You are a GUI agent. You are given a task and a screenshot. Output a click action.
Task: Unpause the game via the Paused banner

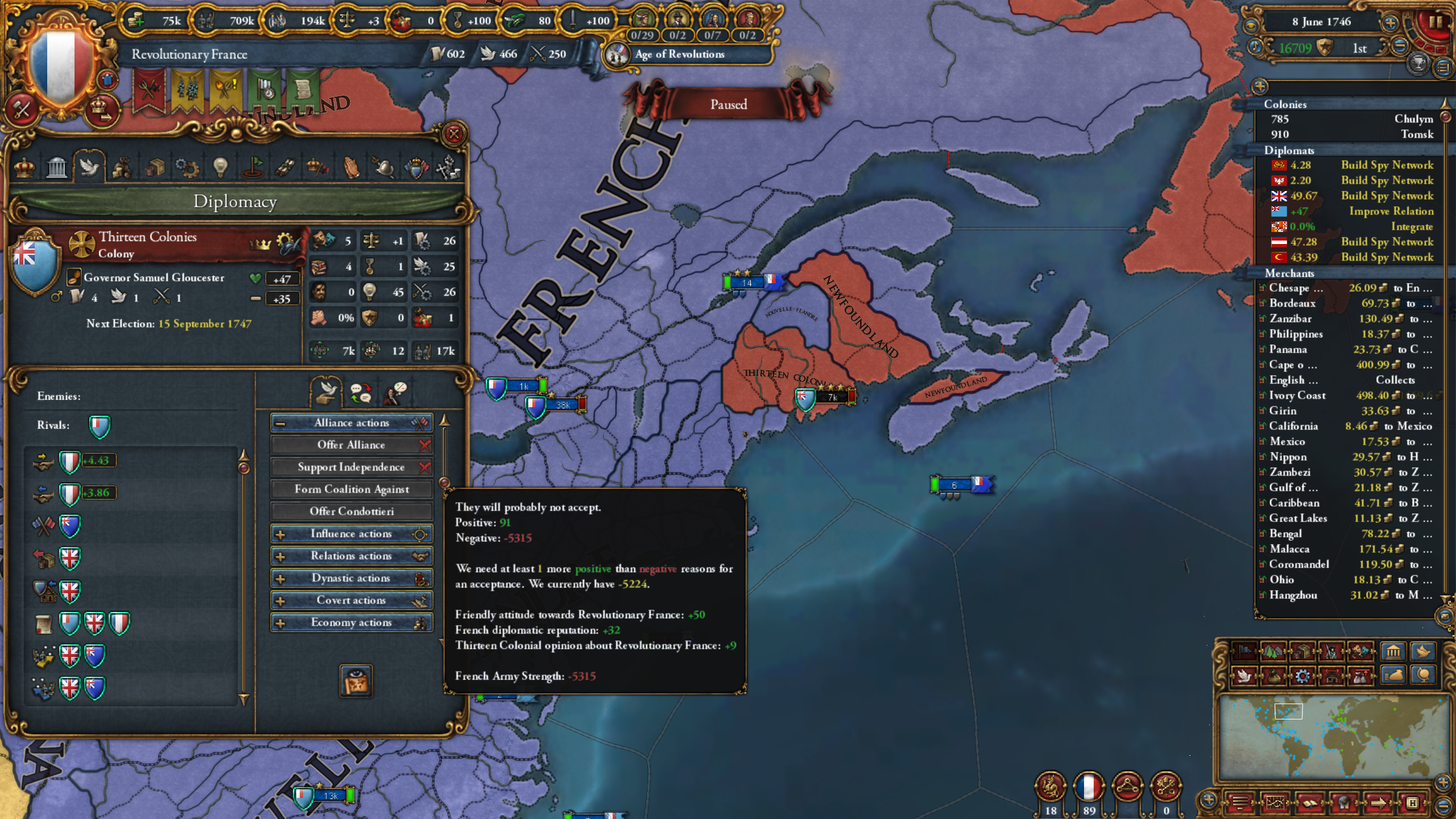point(730,104)
